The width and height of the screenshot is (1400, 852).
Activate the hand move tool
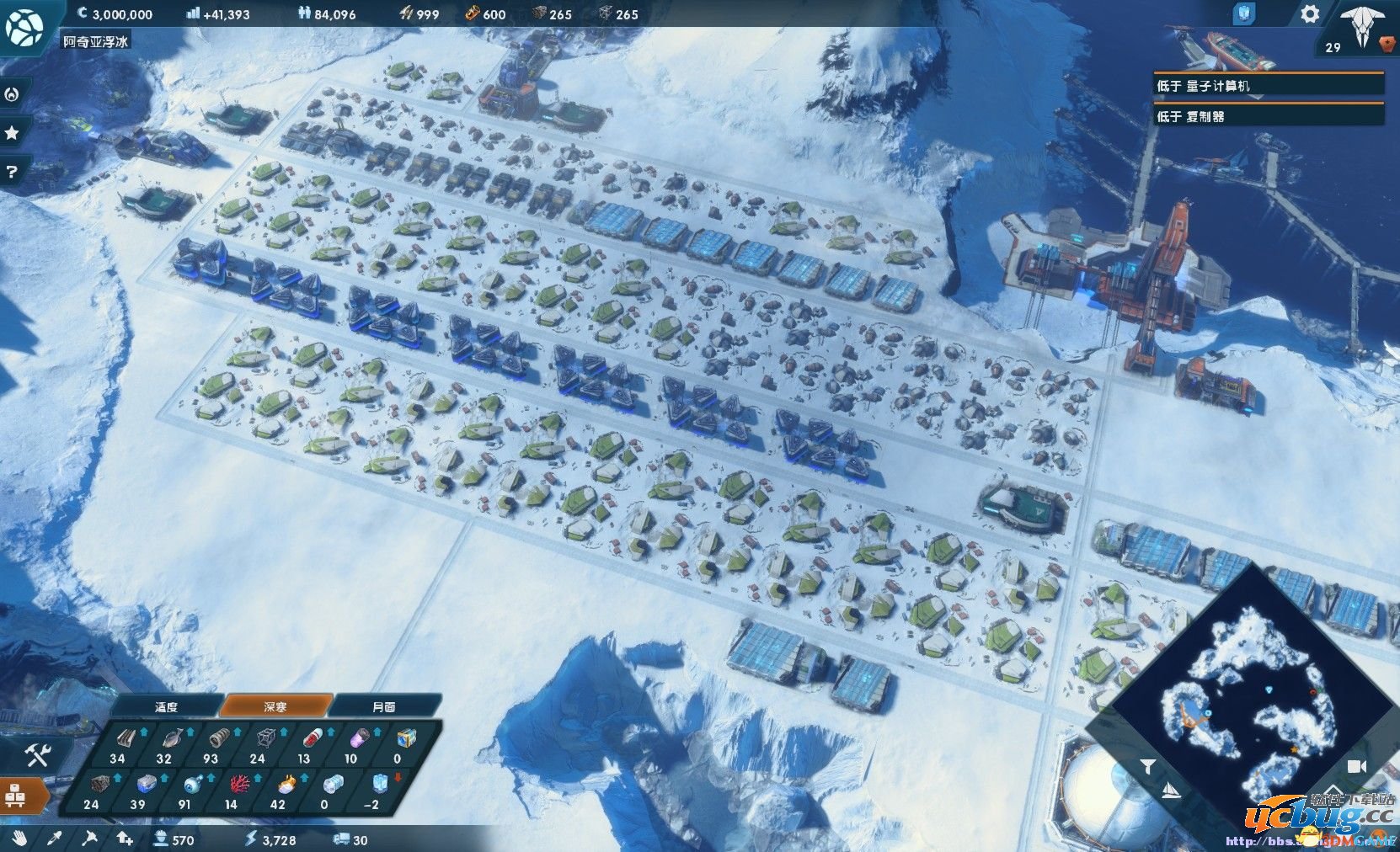click(20, 838)
